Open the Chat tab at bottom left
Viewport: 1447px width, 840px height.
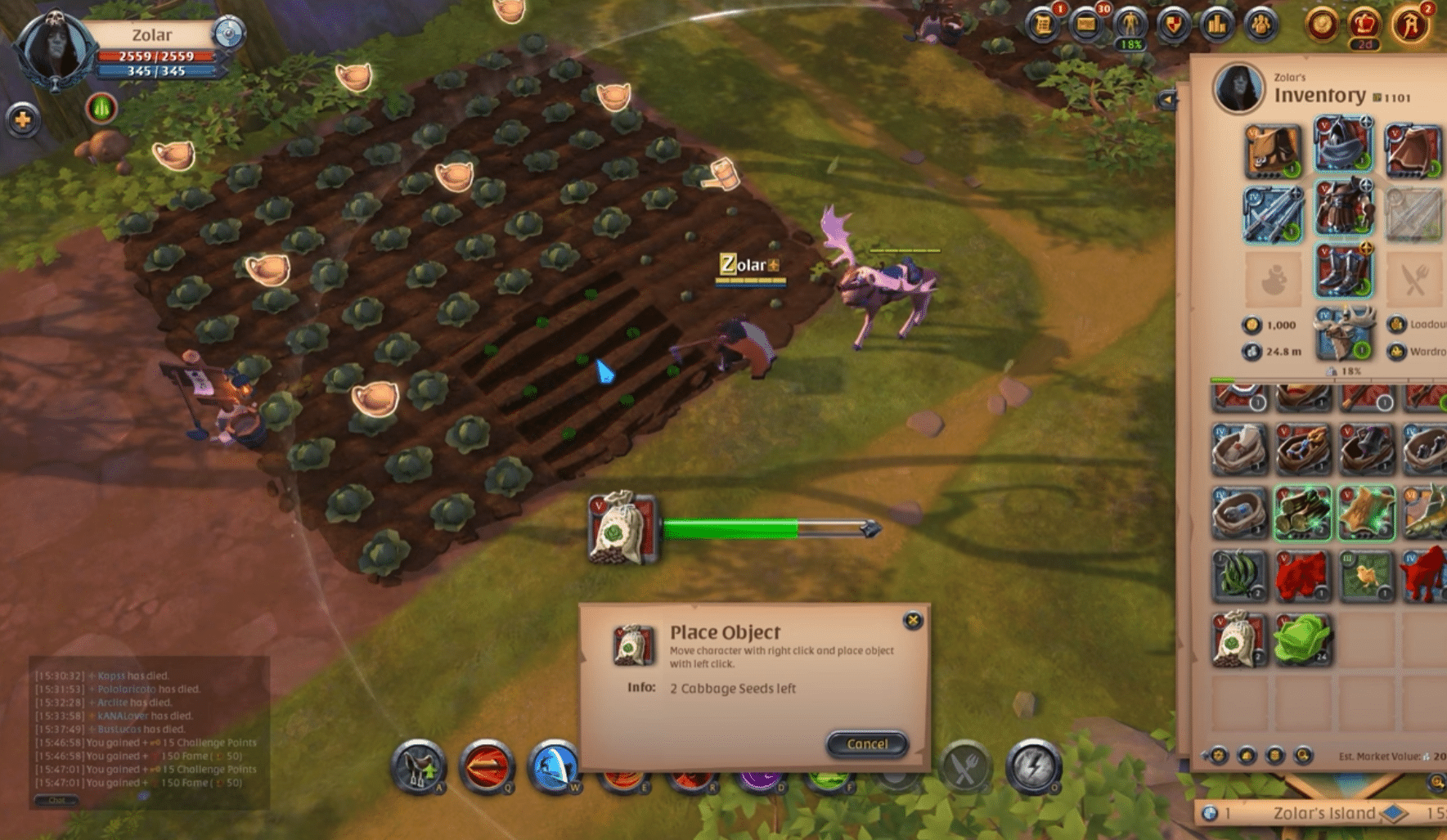[x=57, y=800]
